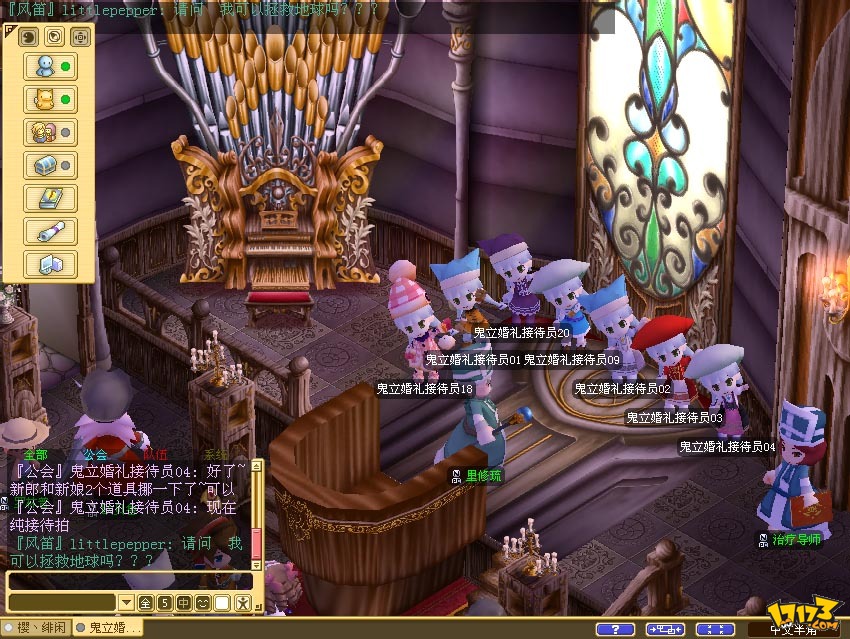Switch chat to the 队伍 party tab
The height and width of the screenshot is (639, 850).
coord(155,455)
